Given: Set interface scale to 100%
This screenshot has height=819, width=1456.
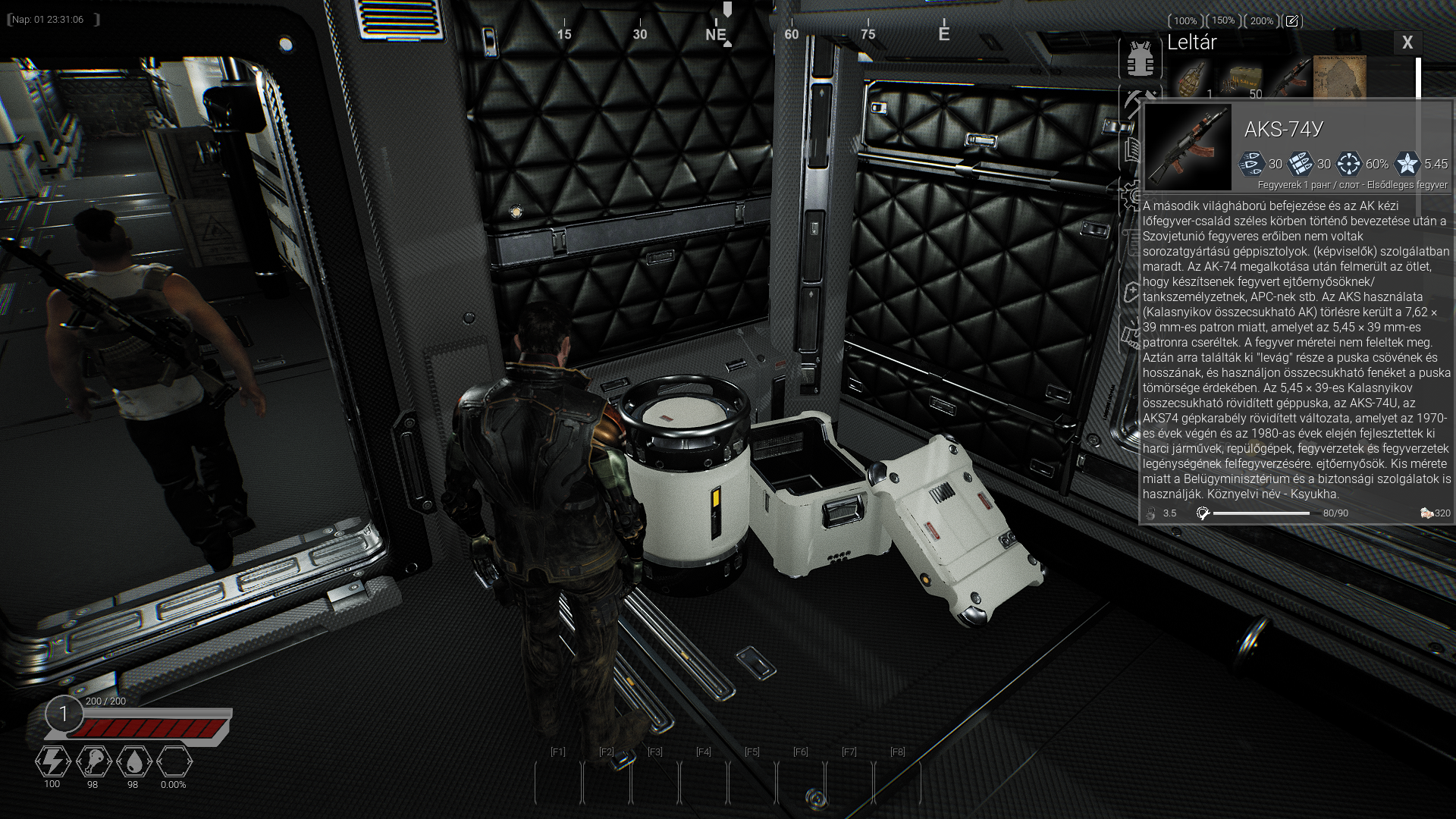Looking at the screenshot, I should tap(1185, 21).
